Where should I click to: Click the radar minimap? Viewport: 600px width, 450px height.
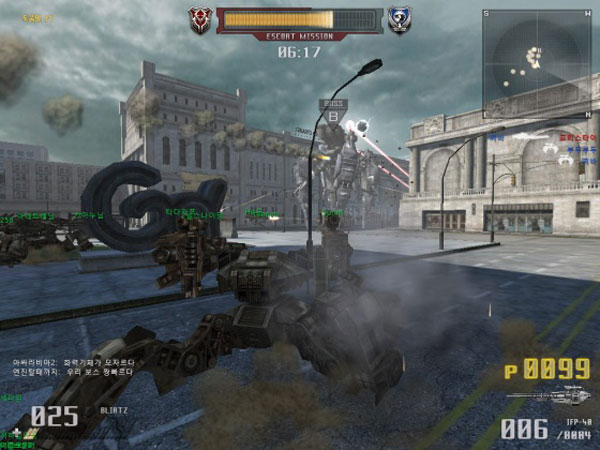coord(536,64)
